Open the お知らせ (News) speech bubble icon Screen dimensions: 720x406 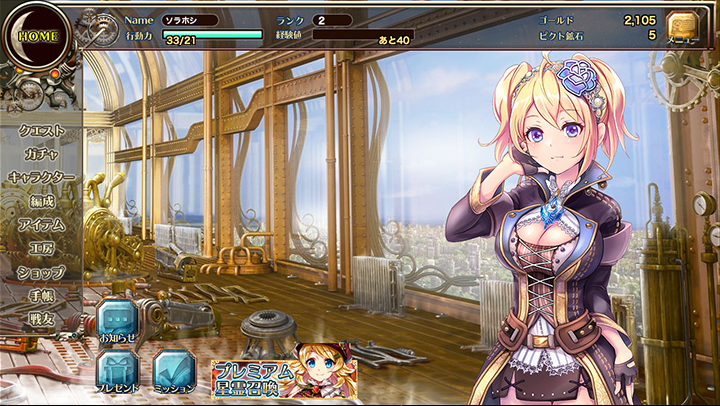click(117, 322)
